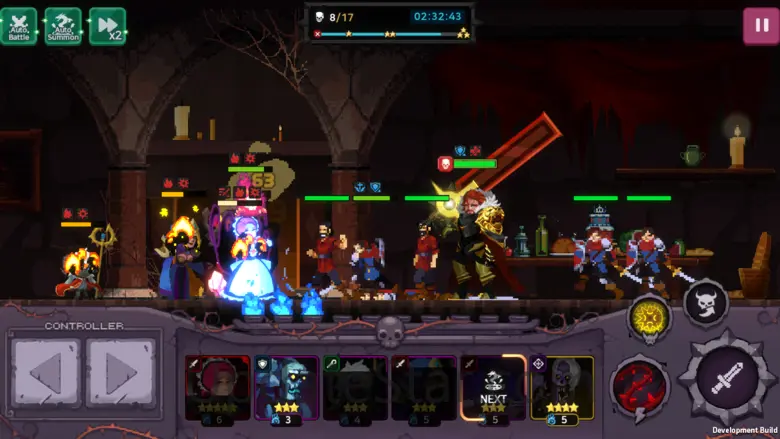The width and height of the screenshot is (780, 439).
Task: Summon the blue zombie card costing 3
Action: pos(286,388)
